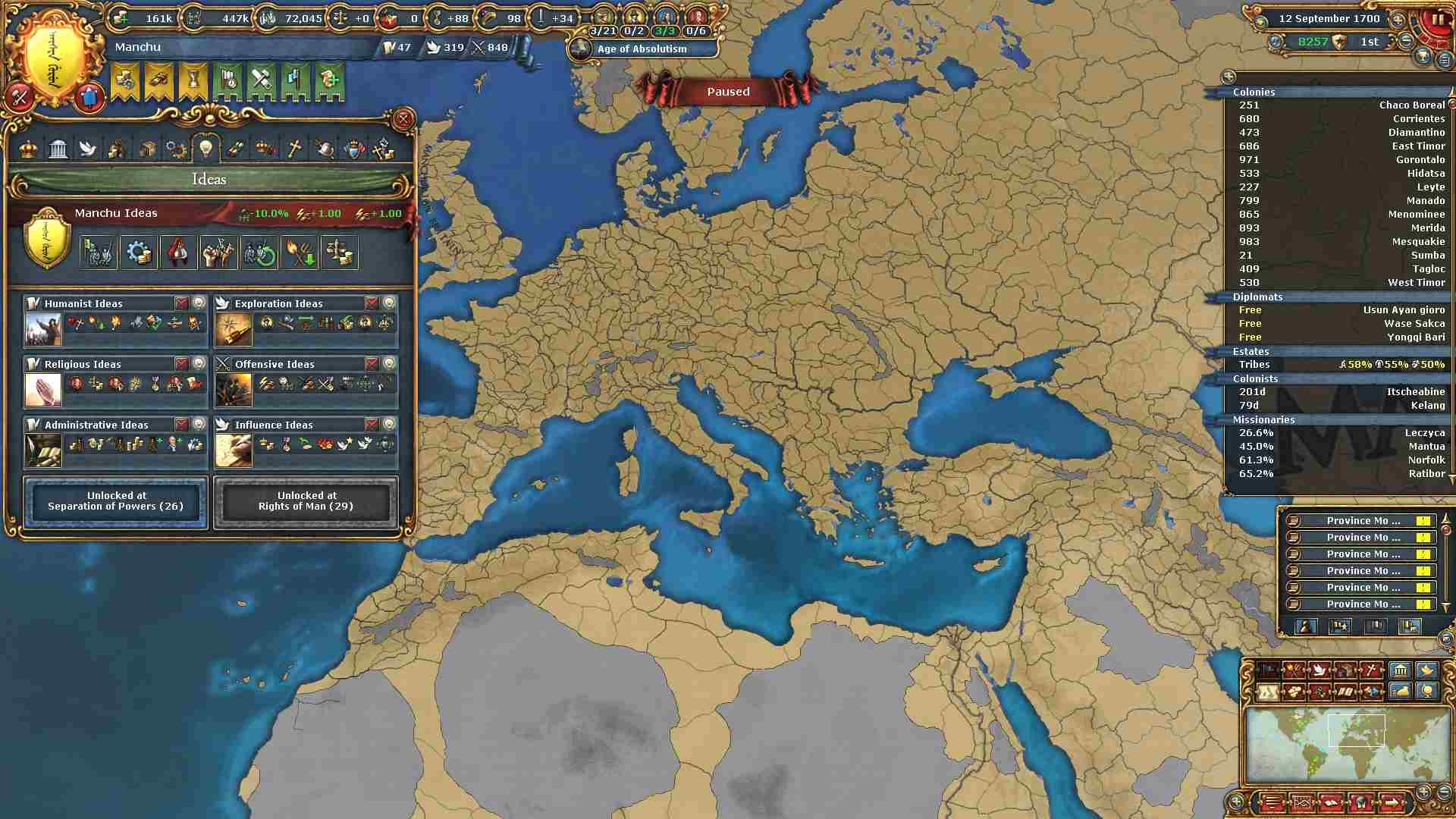Image resolution: width=1456 pixels, height=819 pixels.
Task: Switch to the crown Court tab
Action: 29,149
